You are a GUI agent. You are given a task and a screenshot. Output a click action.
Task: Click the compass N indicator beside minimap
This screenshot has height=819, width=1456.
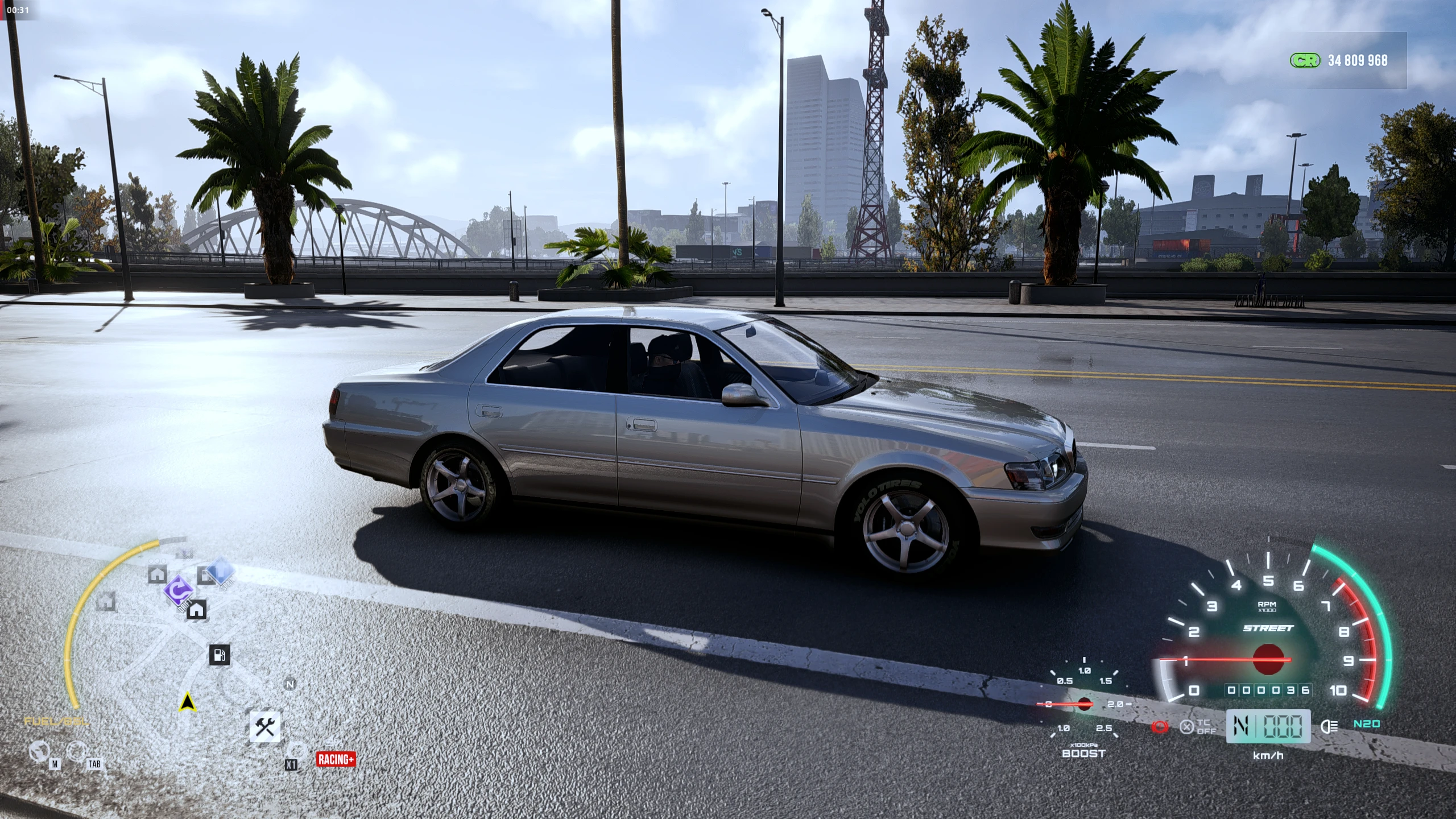click(x=289, y=684)
